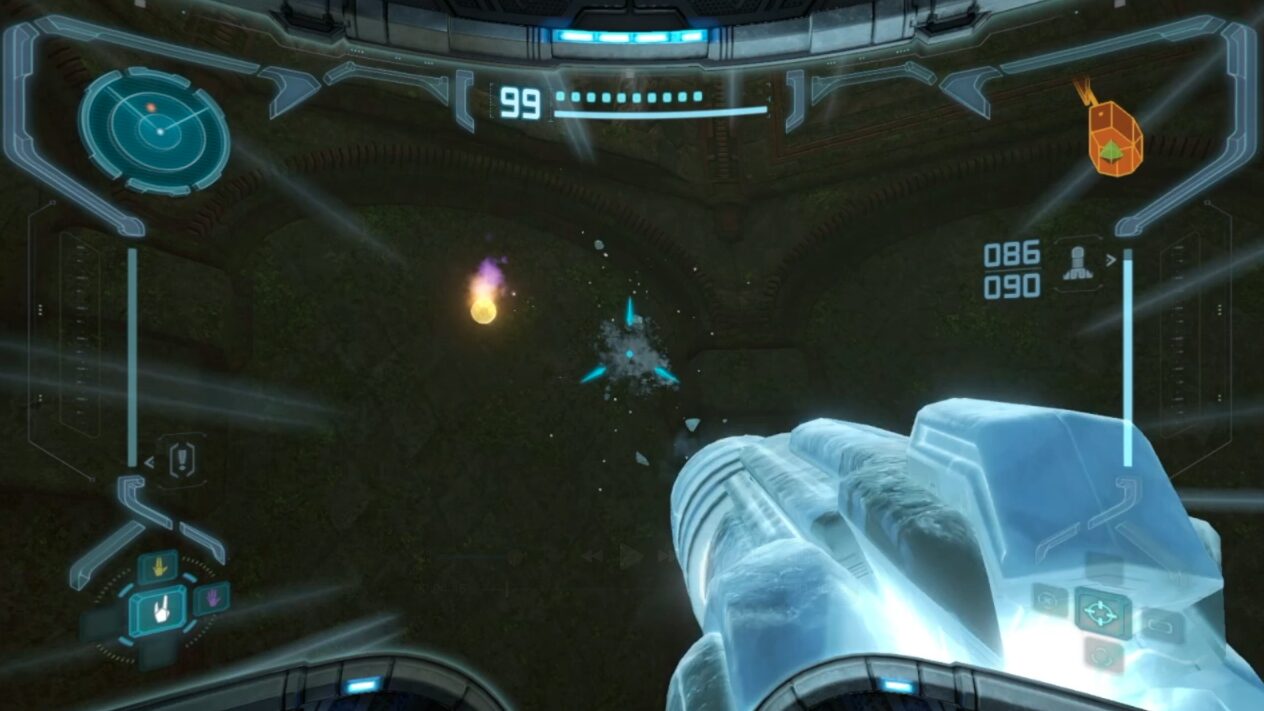Select the missile launcher icon
This screenshot has width=1264, height=711.
[1076, 263]
